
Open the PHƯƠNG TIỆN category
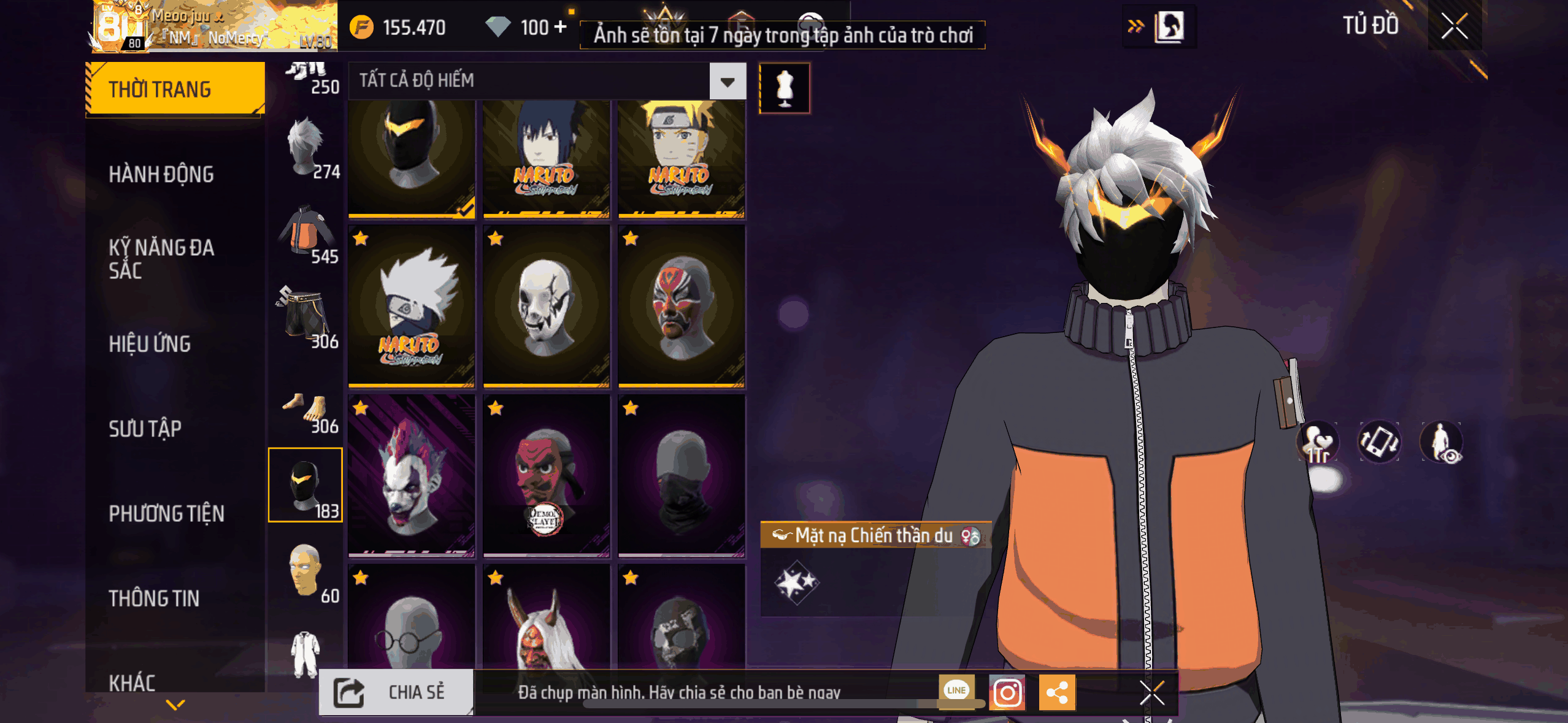(x=166, y=513)
